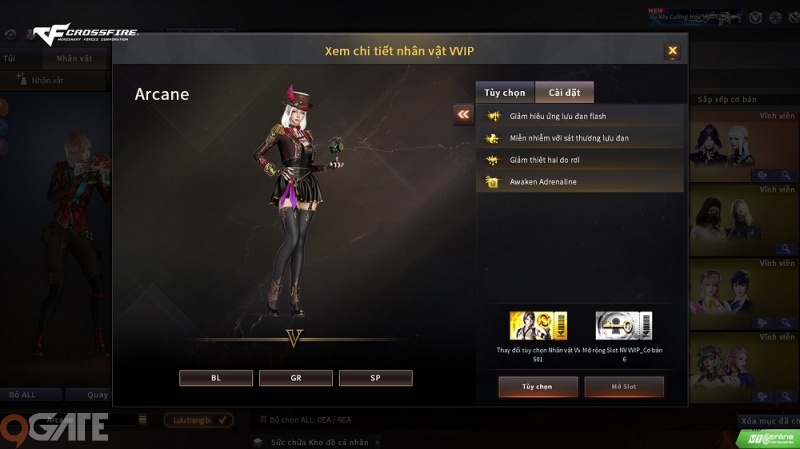The image size is (800, 449).
Task: Click the Tùy chọn button at bottom
Action: click(538, 386)
